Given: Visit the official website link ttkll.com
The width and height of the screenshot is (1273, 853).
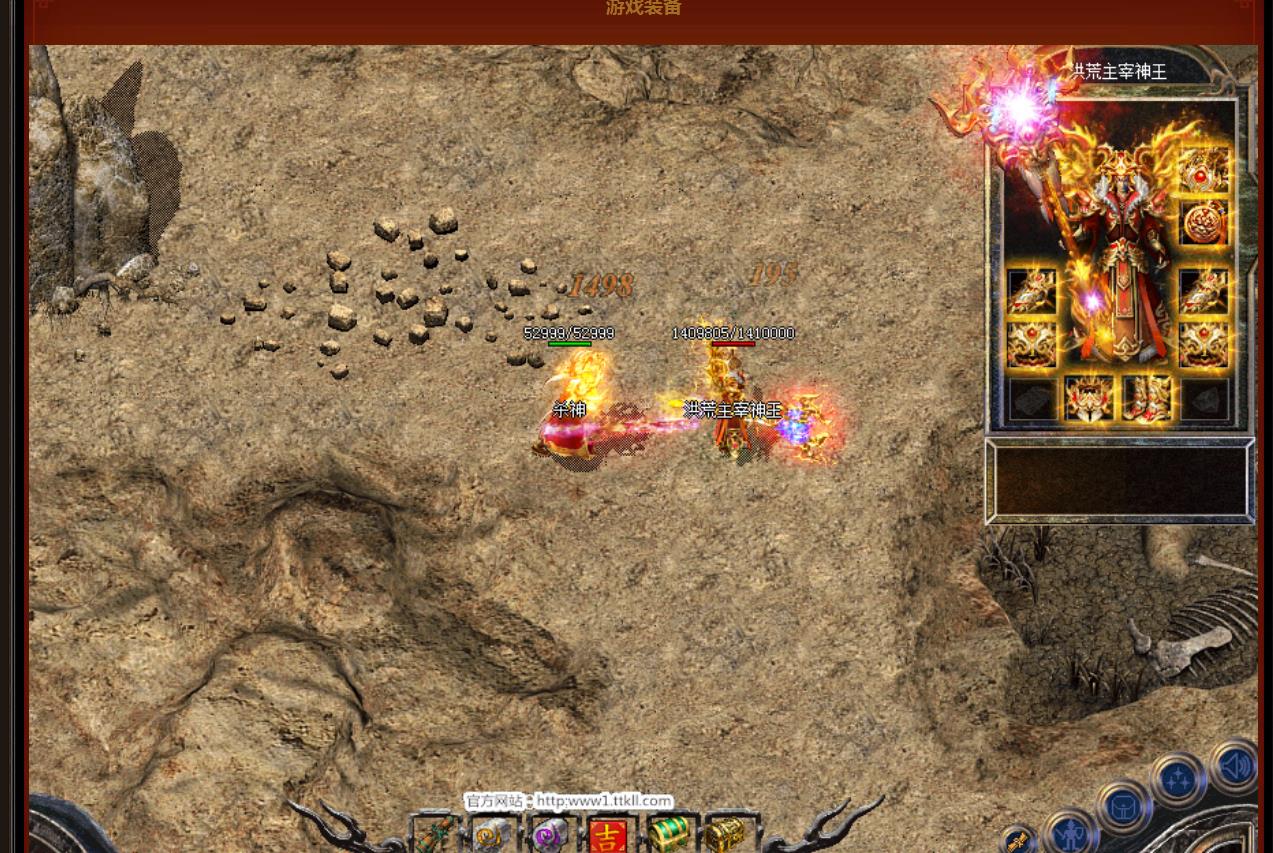Looking at the screenshot, I should [x=603, y=801].
